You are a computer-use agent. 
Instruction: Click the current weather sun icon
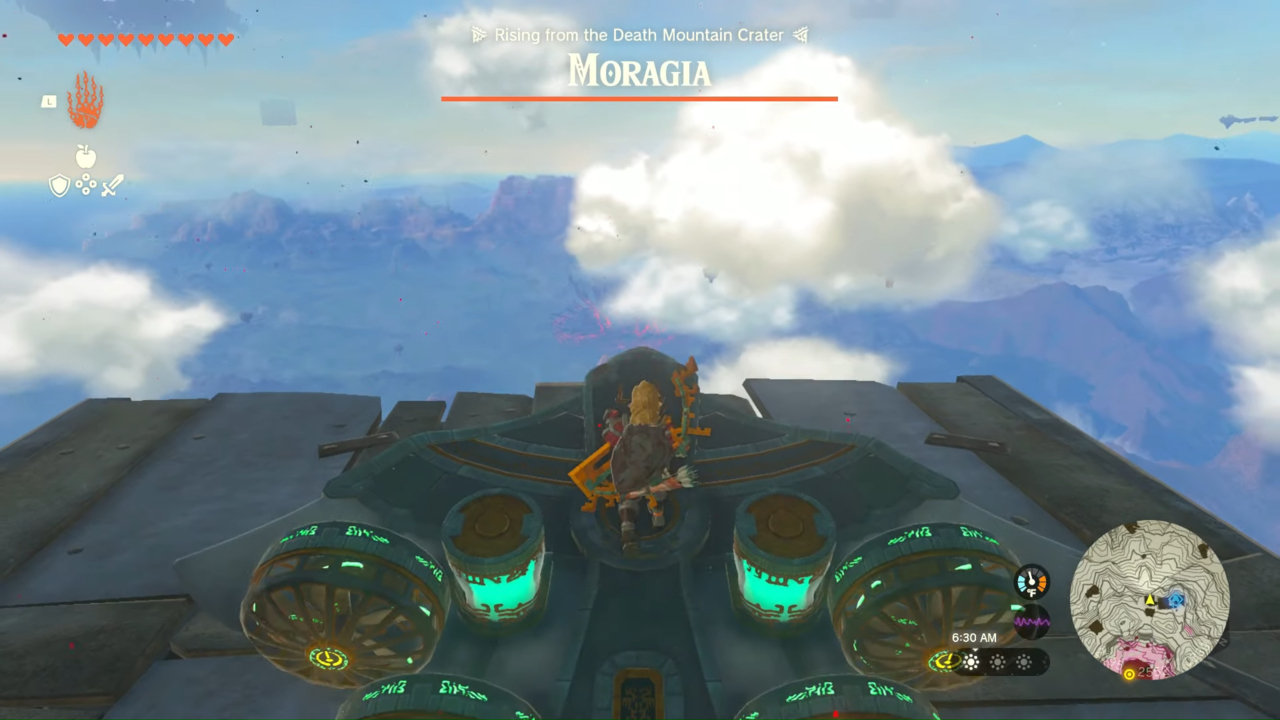[971, 661]
